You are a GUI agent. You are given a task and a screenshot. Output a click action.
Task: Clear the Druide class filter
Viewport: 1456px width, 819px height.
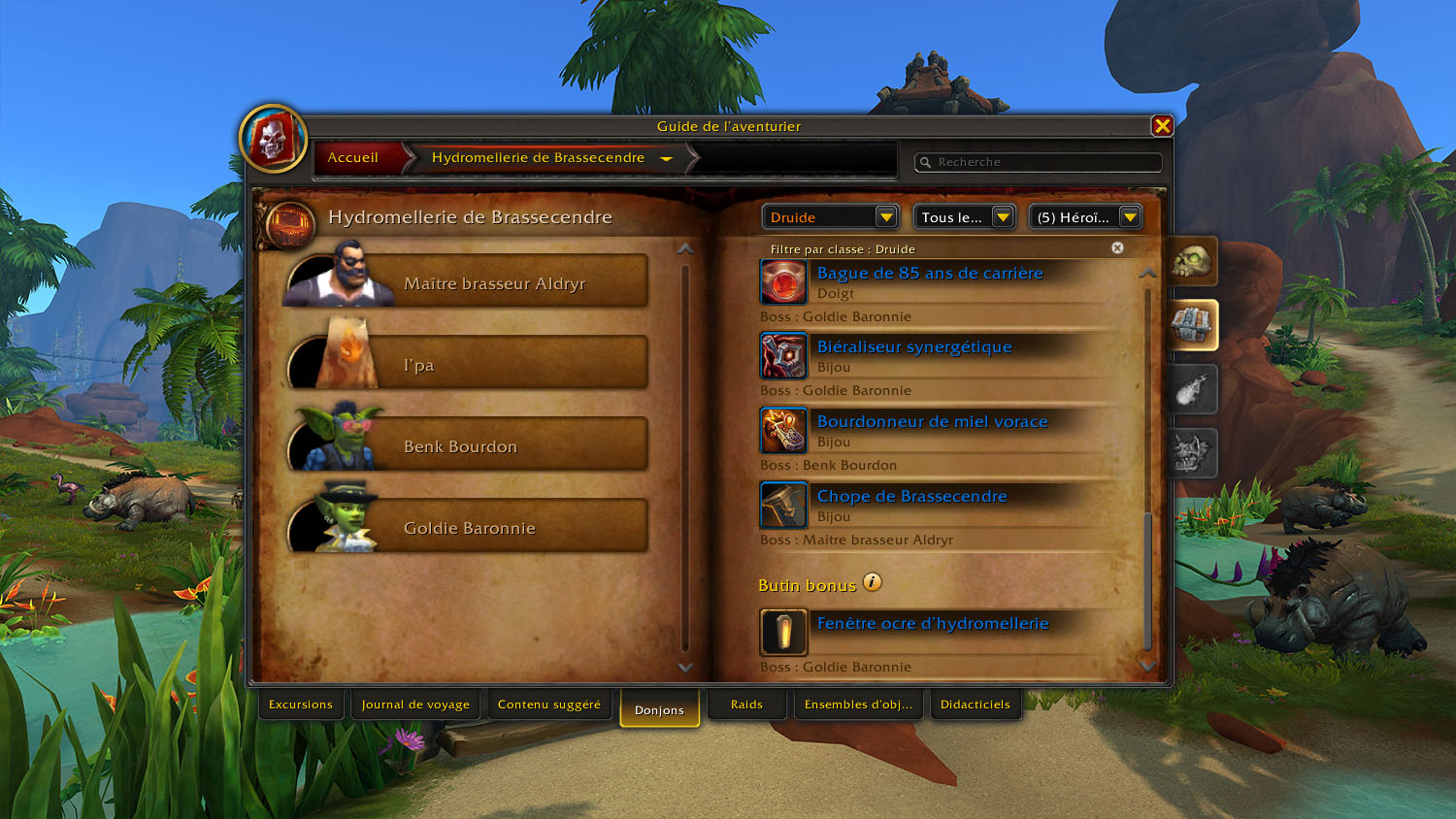(x=1117, y=248)
